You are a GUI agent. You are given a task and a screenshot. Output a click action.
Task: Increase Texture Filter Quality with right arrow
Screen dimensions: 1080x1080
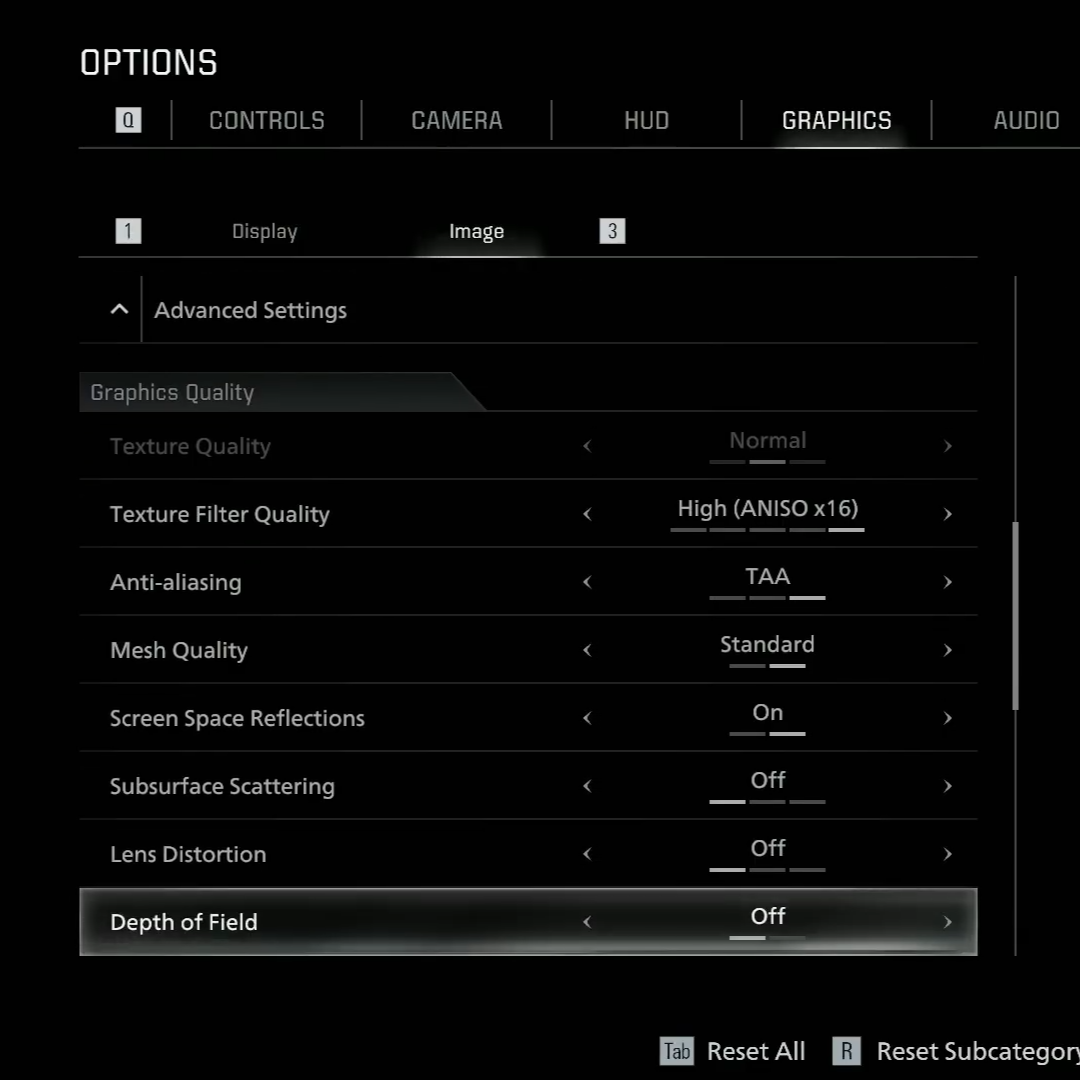(947, 514)
